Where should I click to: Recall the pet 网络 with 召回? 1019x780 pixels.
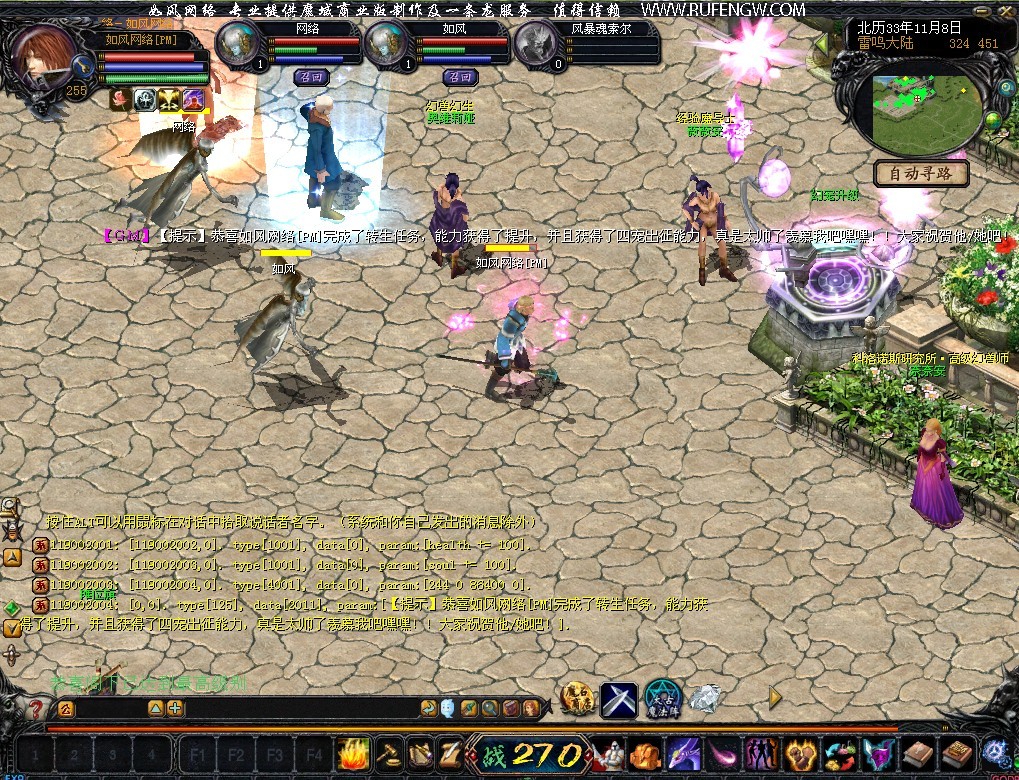pyautogui.click(x=310, y=76)
